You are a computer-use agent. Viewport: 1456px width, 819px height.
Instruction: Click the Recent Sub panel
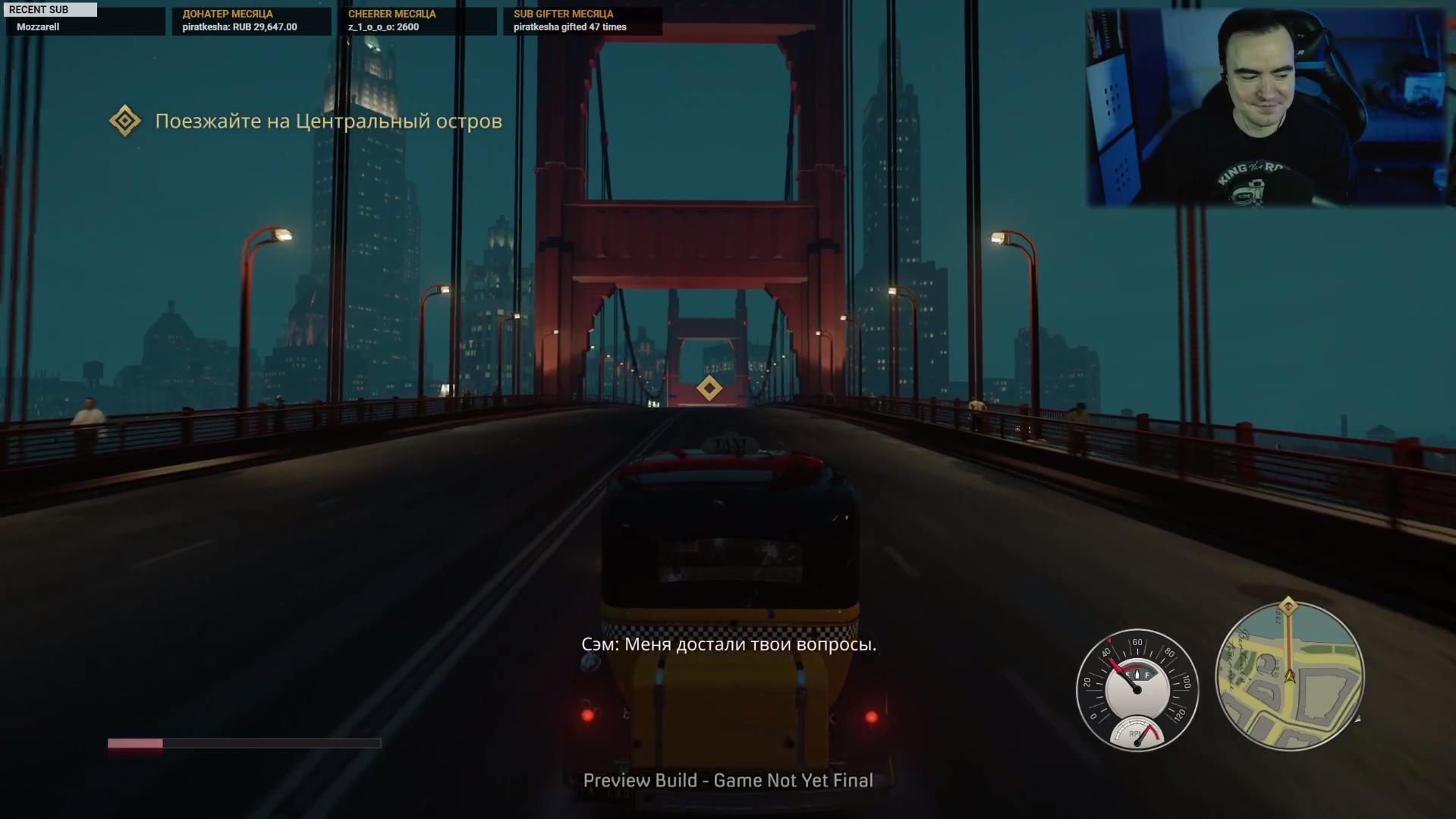coord(83,19)
